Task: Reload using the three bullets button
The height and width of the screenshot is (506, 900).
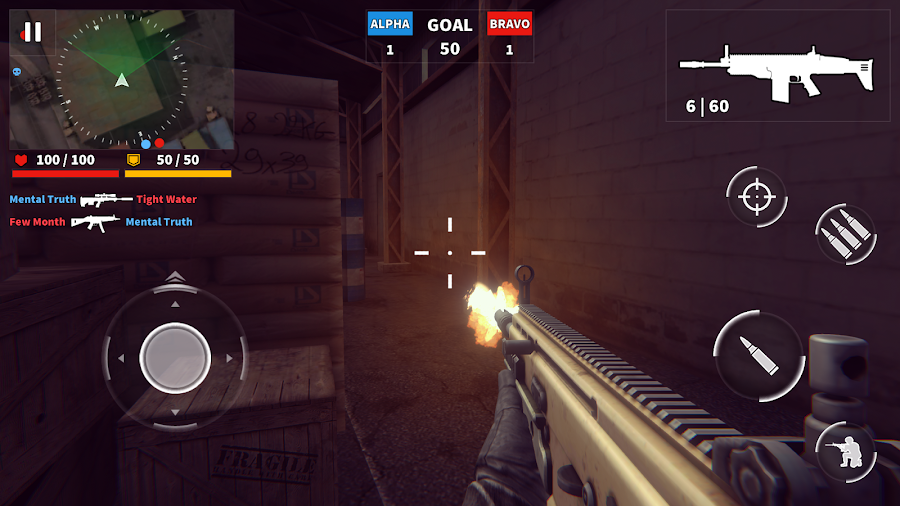Action: tap(846, 234)
